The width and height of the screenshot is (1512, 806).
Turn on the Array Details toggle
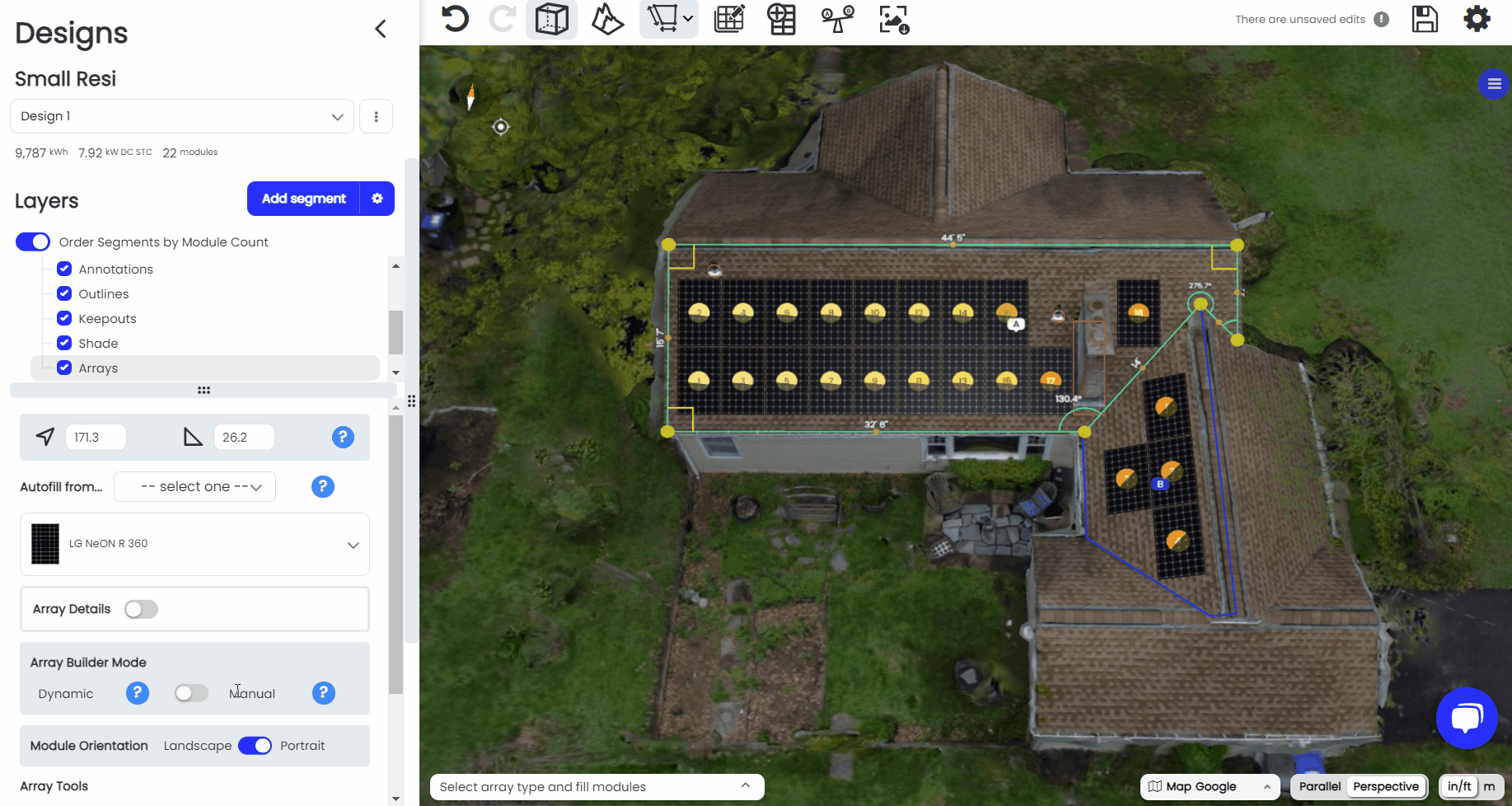coord(141,609)
